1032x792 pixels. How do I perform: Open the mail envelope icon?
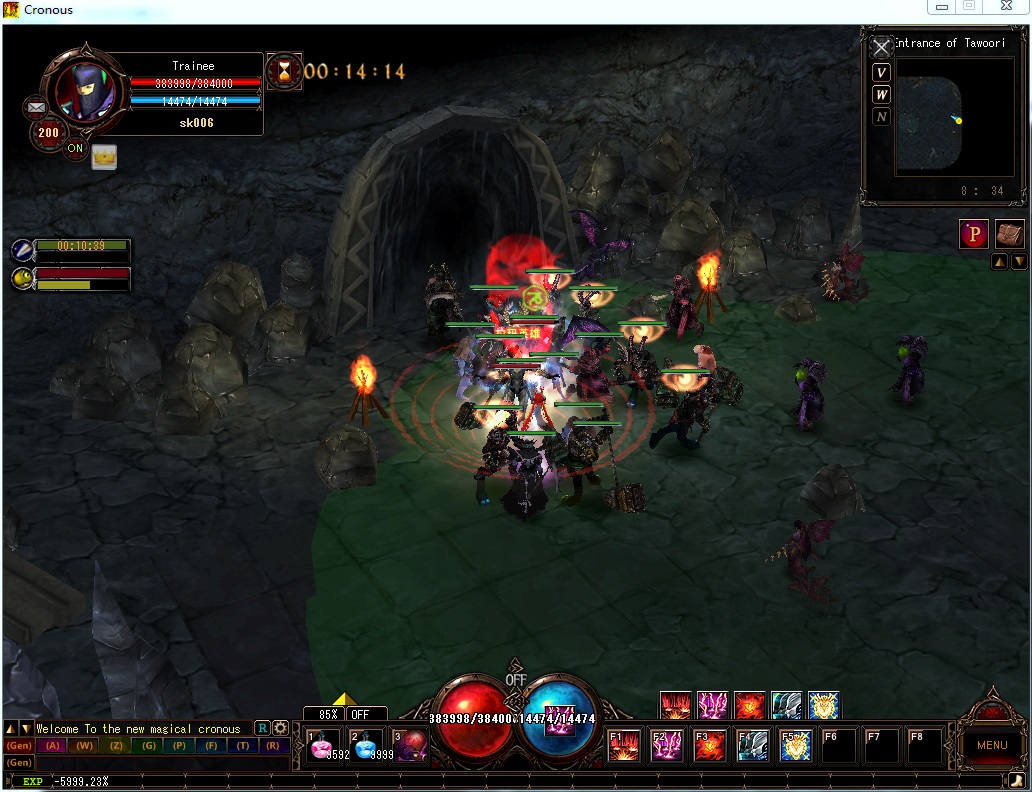click(37, 107)
